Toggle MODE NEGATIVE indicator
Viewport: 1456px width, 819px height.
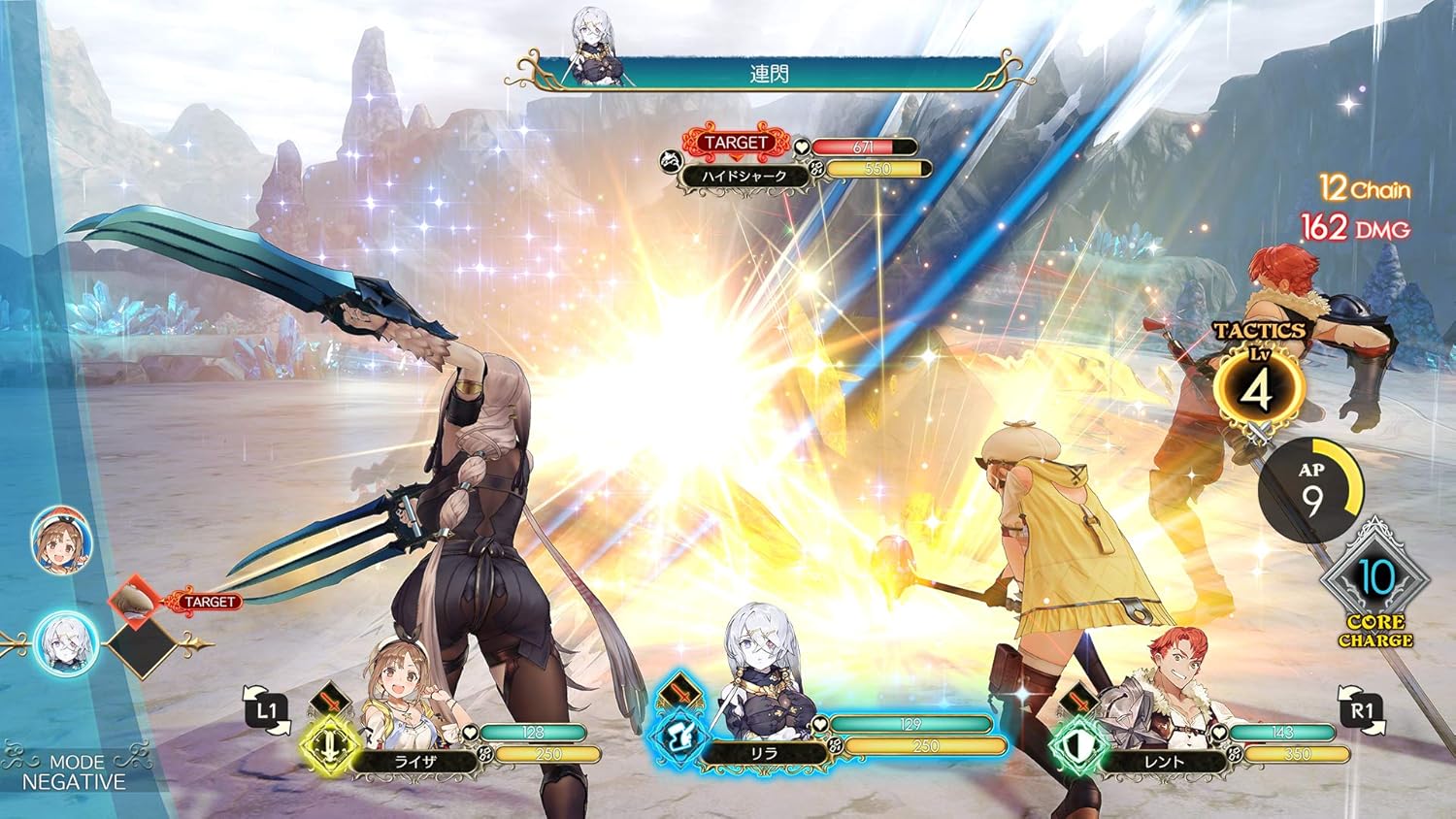(76, 770)
